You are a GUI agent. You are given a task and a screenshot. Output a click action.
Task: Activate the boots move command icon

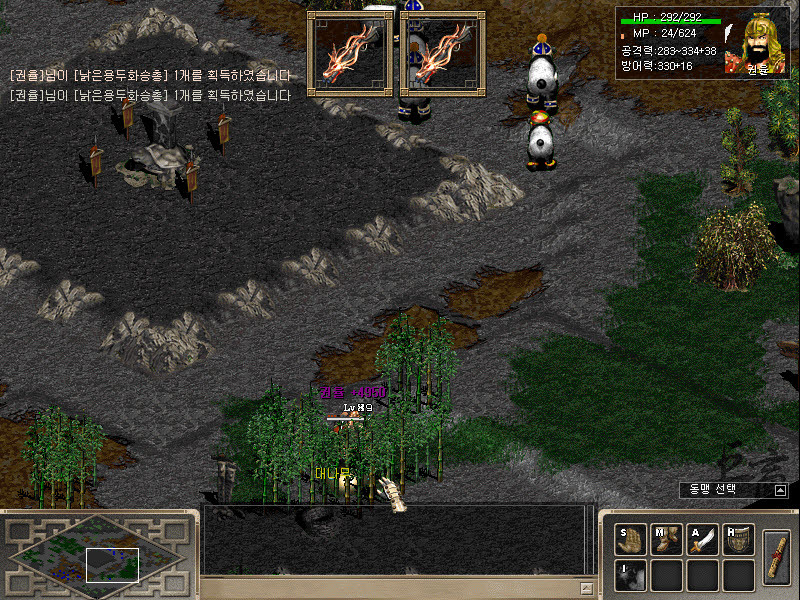click(x=666, y=539)
